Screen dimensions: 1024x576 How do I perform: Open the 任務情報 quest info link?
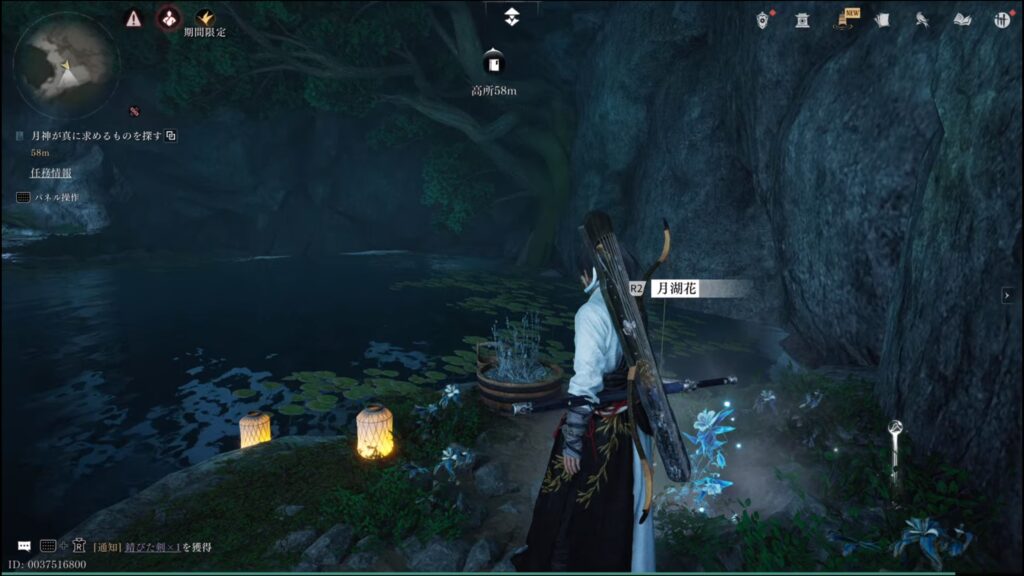click(51, 173)
